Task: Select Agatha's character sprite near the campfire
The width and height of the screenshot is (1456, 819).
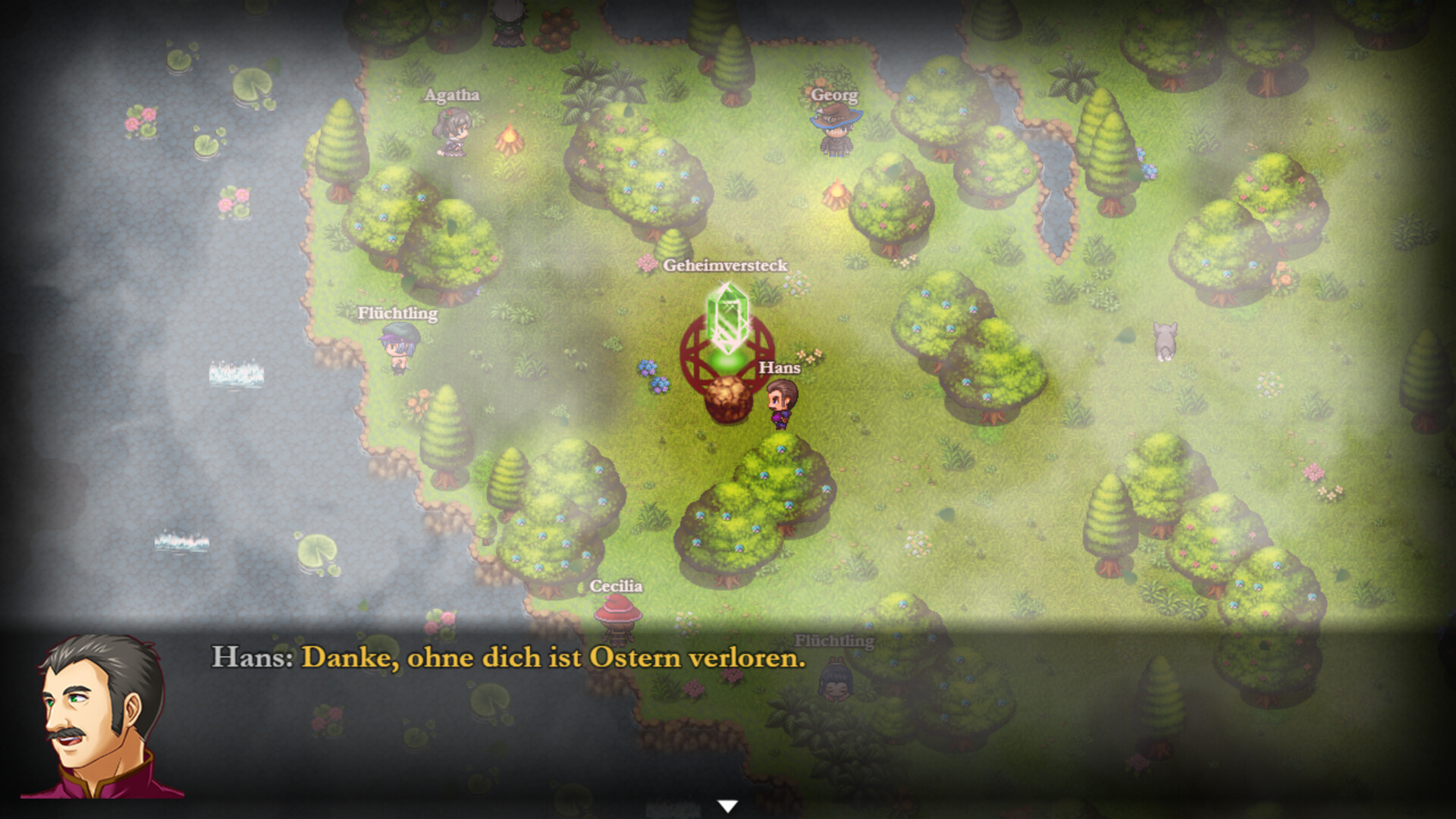Action: 450,133
